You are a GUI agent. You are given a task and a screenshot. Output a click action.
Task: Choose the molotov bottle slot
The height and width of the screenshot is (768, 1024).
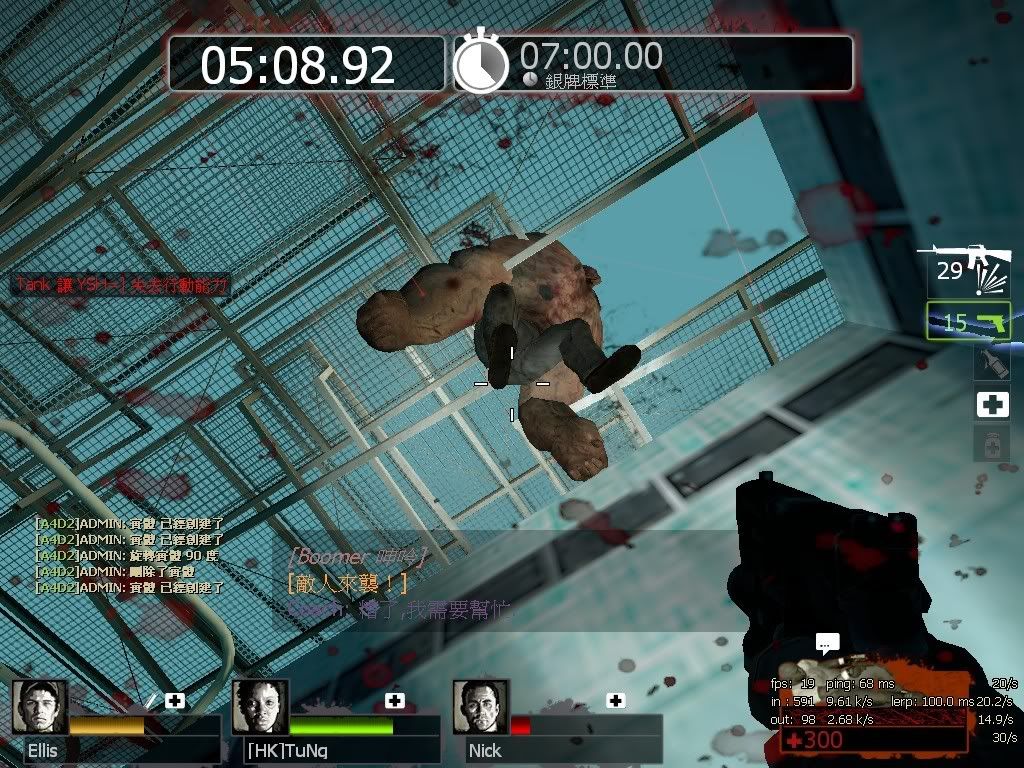tap(991, 363)
